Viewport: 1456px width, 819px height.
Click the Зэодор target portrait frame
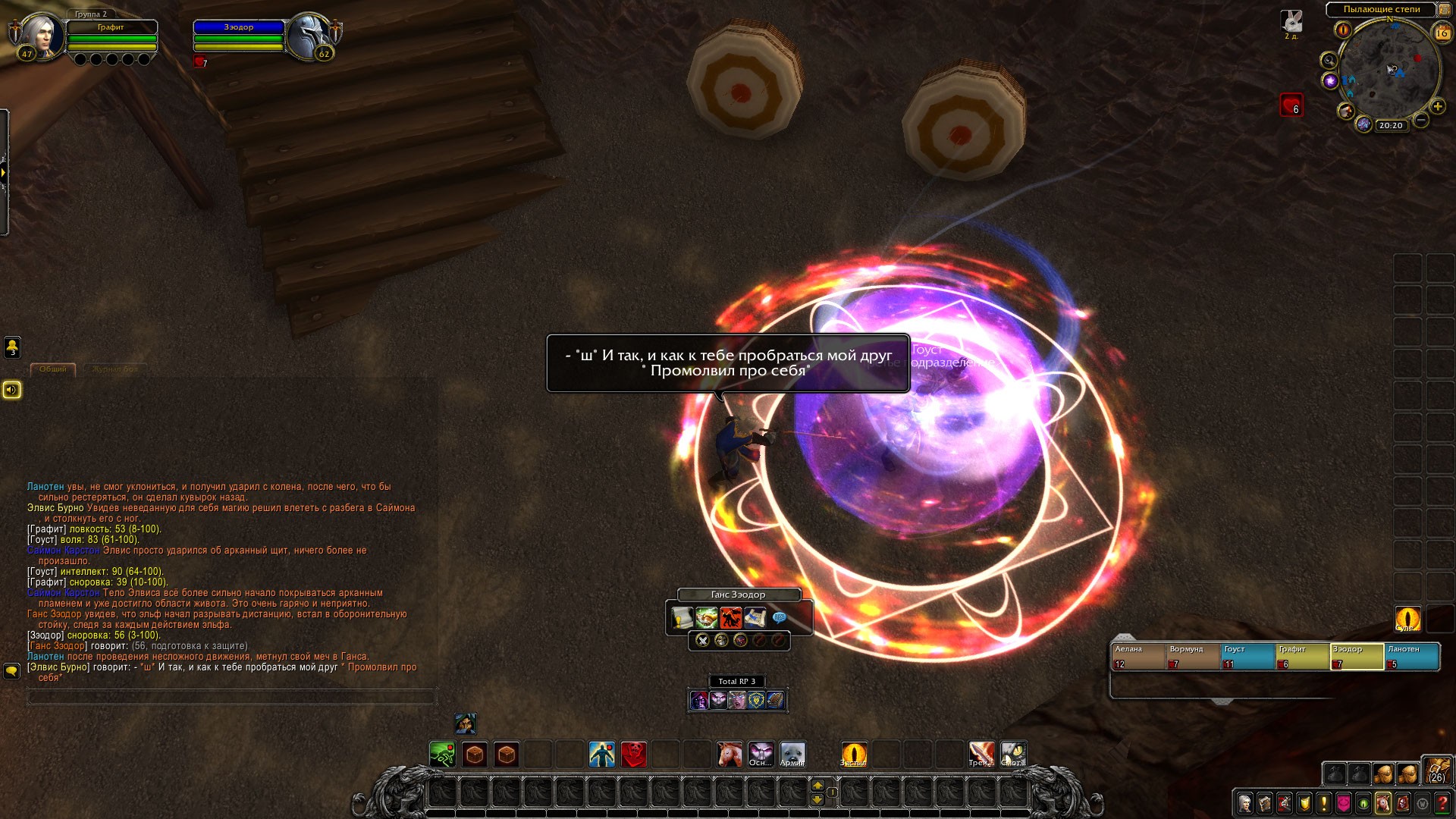point(307,35)
